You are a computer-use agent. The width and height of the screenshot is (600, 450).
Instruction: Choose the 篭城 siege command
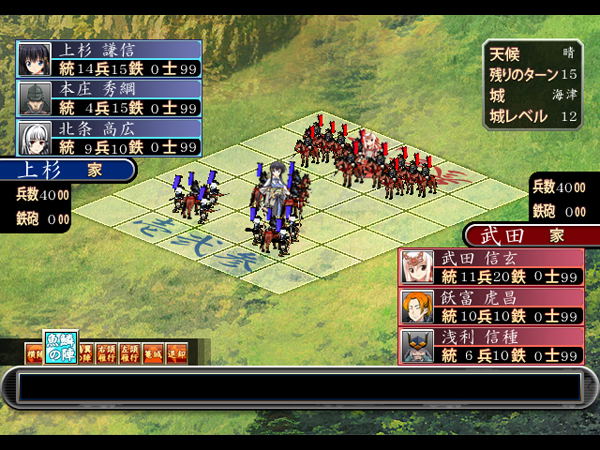pos(152,353)
